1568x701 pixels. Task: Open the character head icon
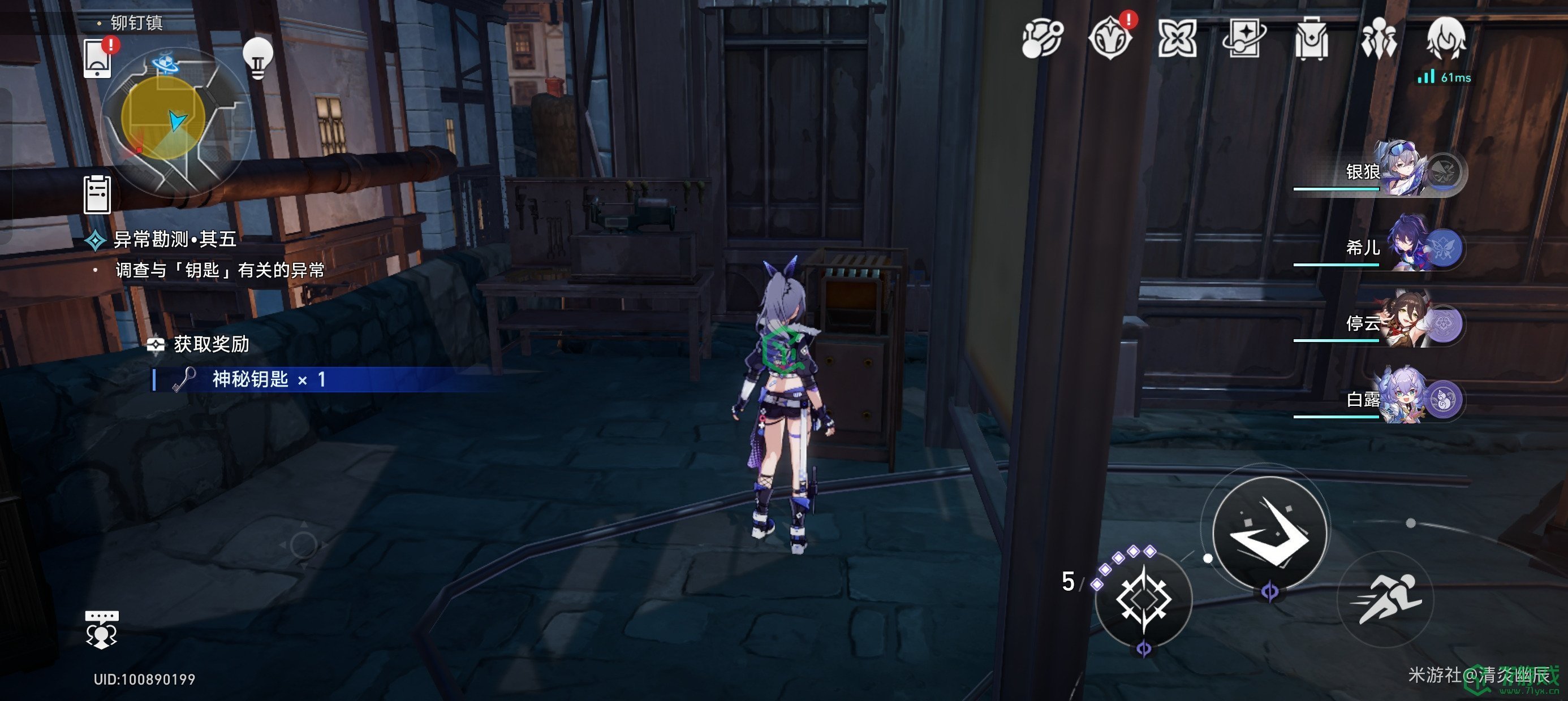click(1446, 38)
